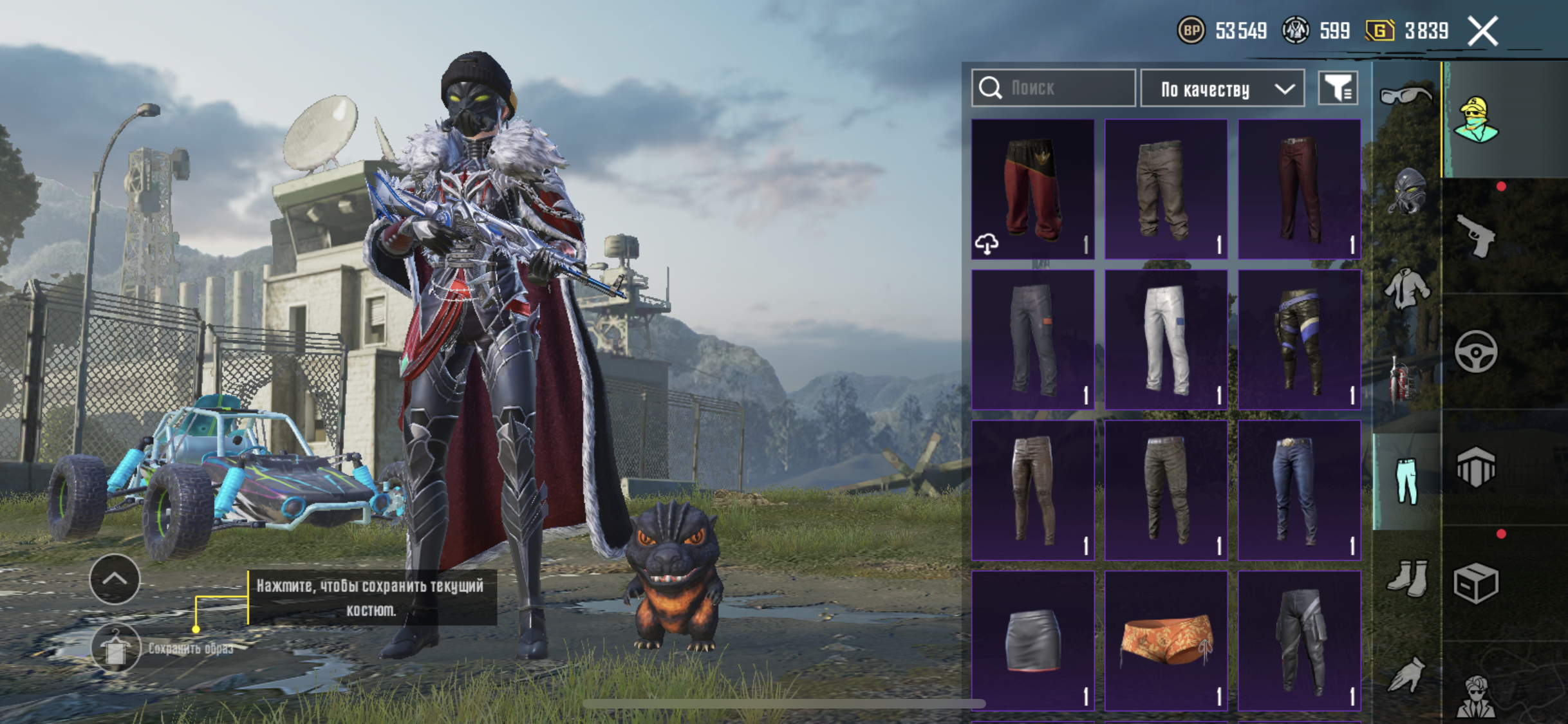The height and width of the screenshot is (724, 1568).
Task: Choose the white pants item
Action: pos(1166,339)
